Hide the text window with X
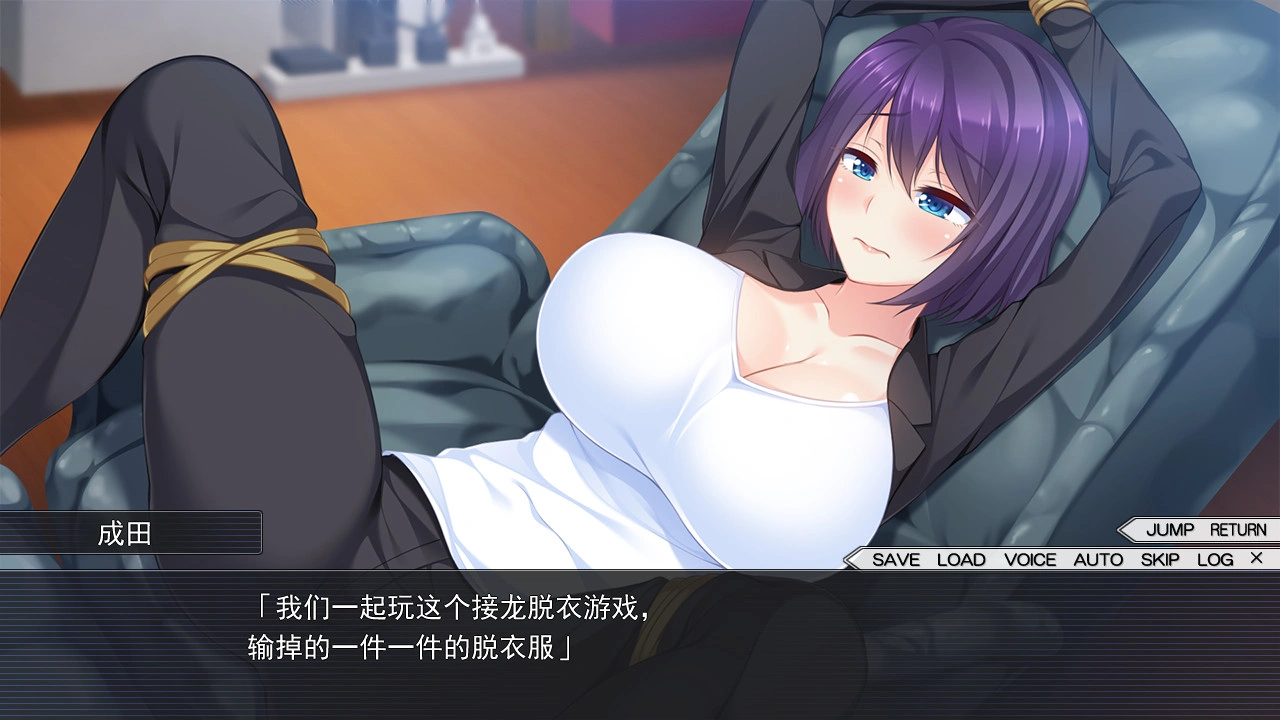The width and height of the screenshot is (1280, 720). (1257, 558)
